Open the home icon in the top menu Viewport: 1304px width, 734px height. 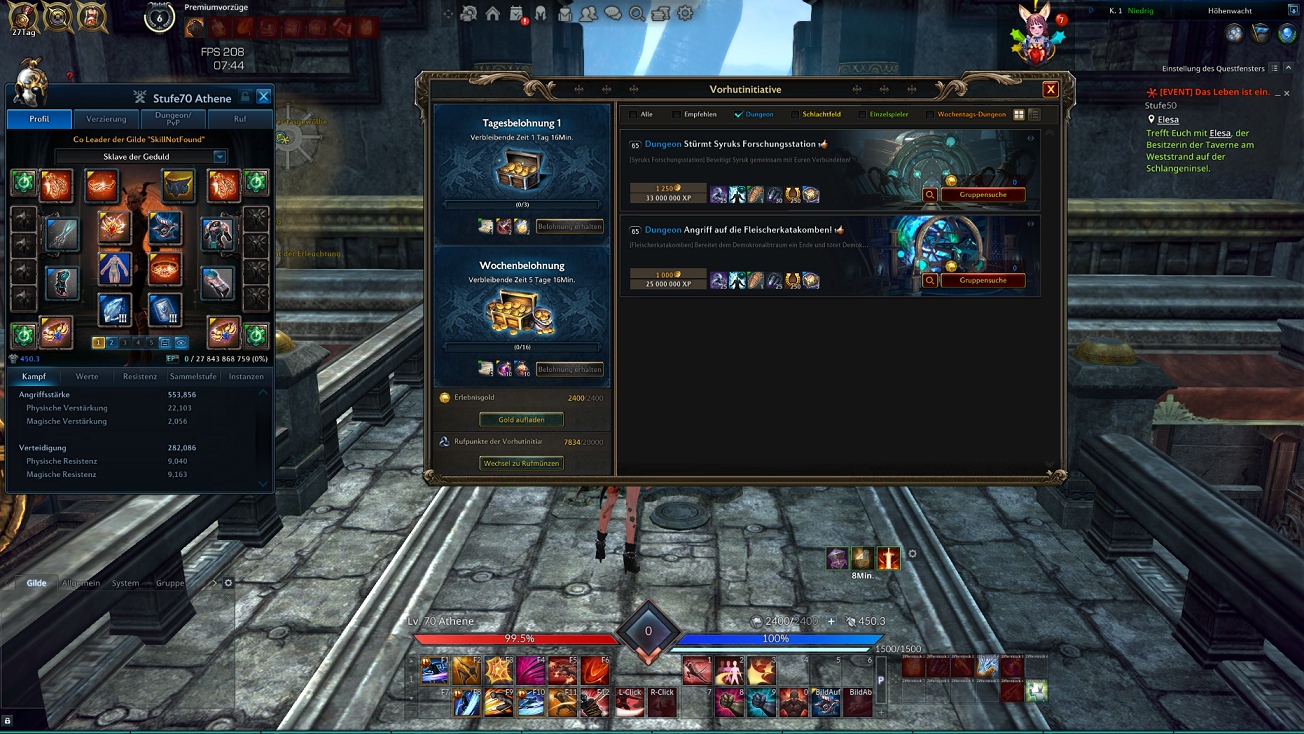click(x=493, y=14)
